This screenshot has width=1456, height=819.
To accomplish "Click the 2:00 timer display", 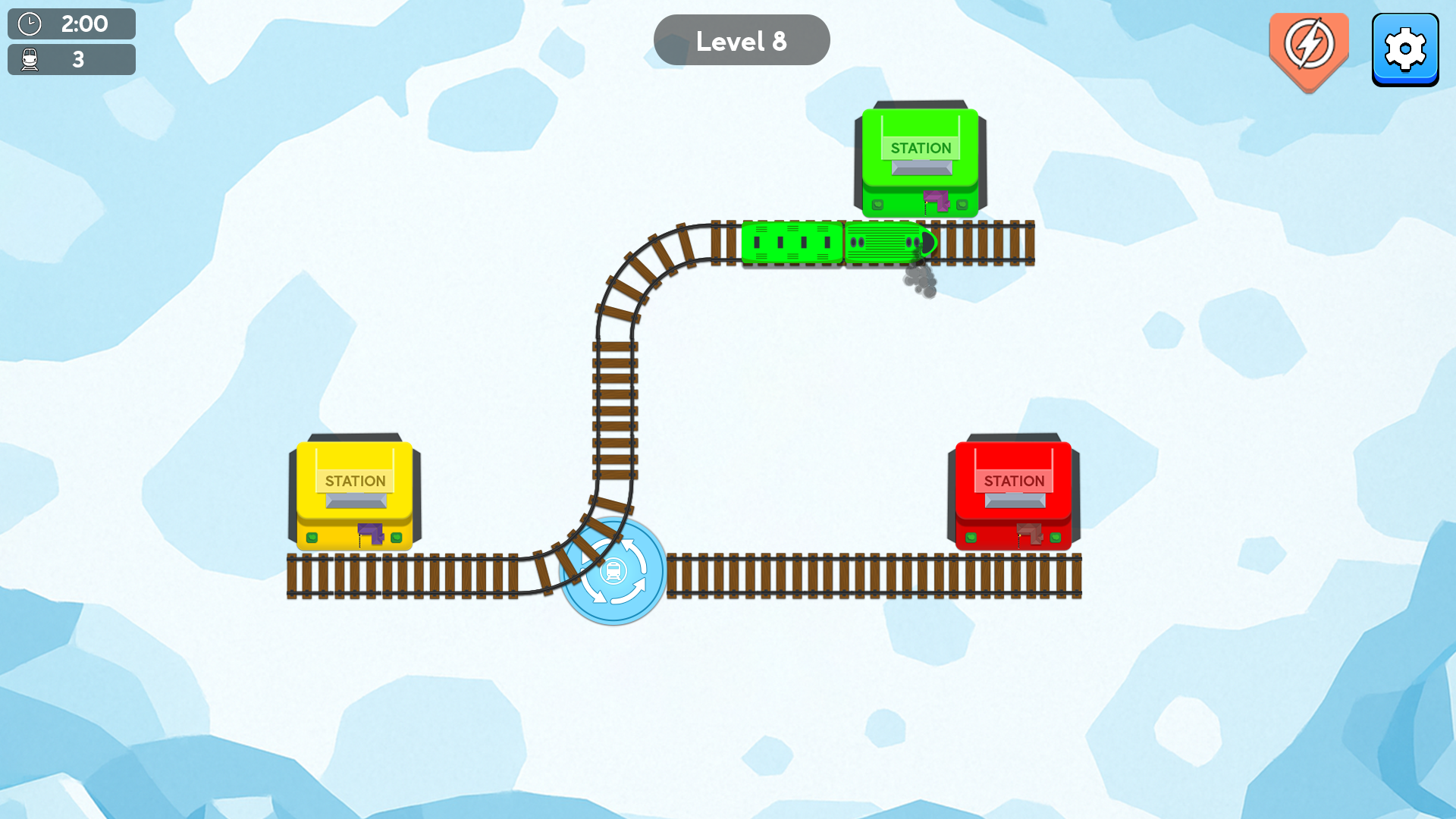I will [x=86, y=24].
